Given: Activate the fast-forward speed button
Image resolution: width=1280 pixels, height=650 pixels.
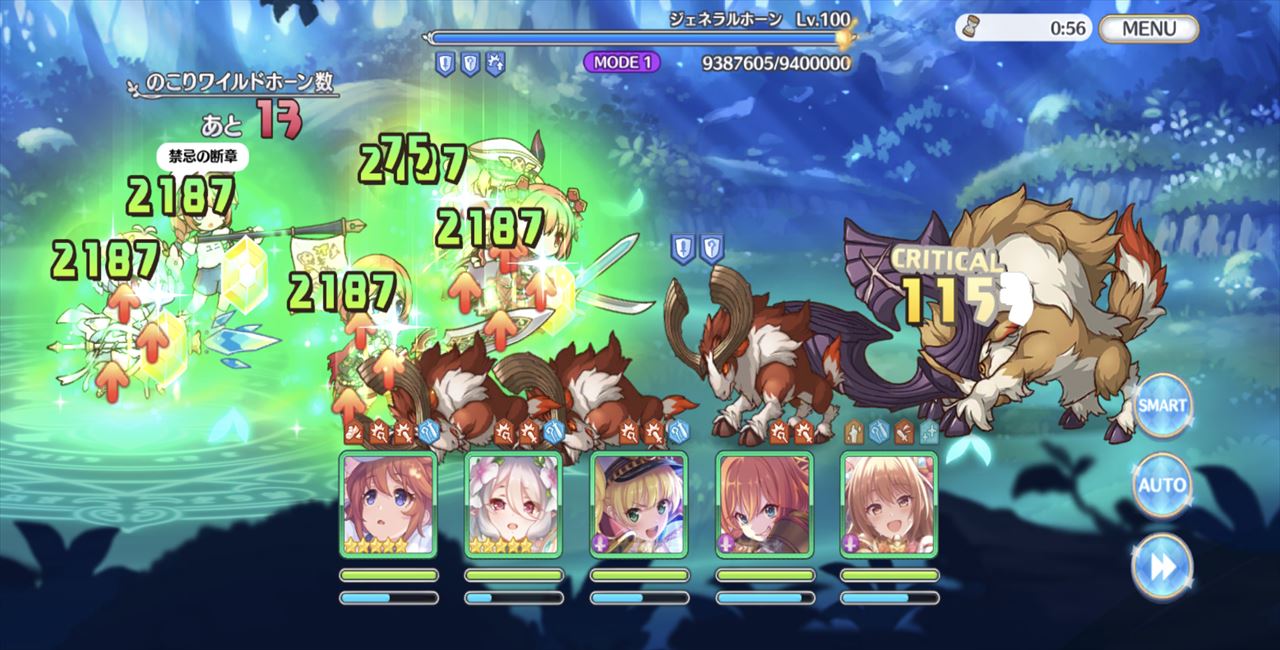Looking at the screenshot, I should point(1162,566).
